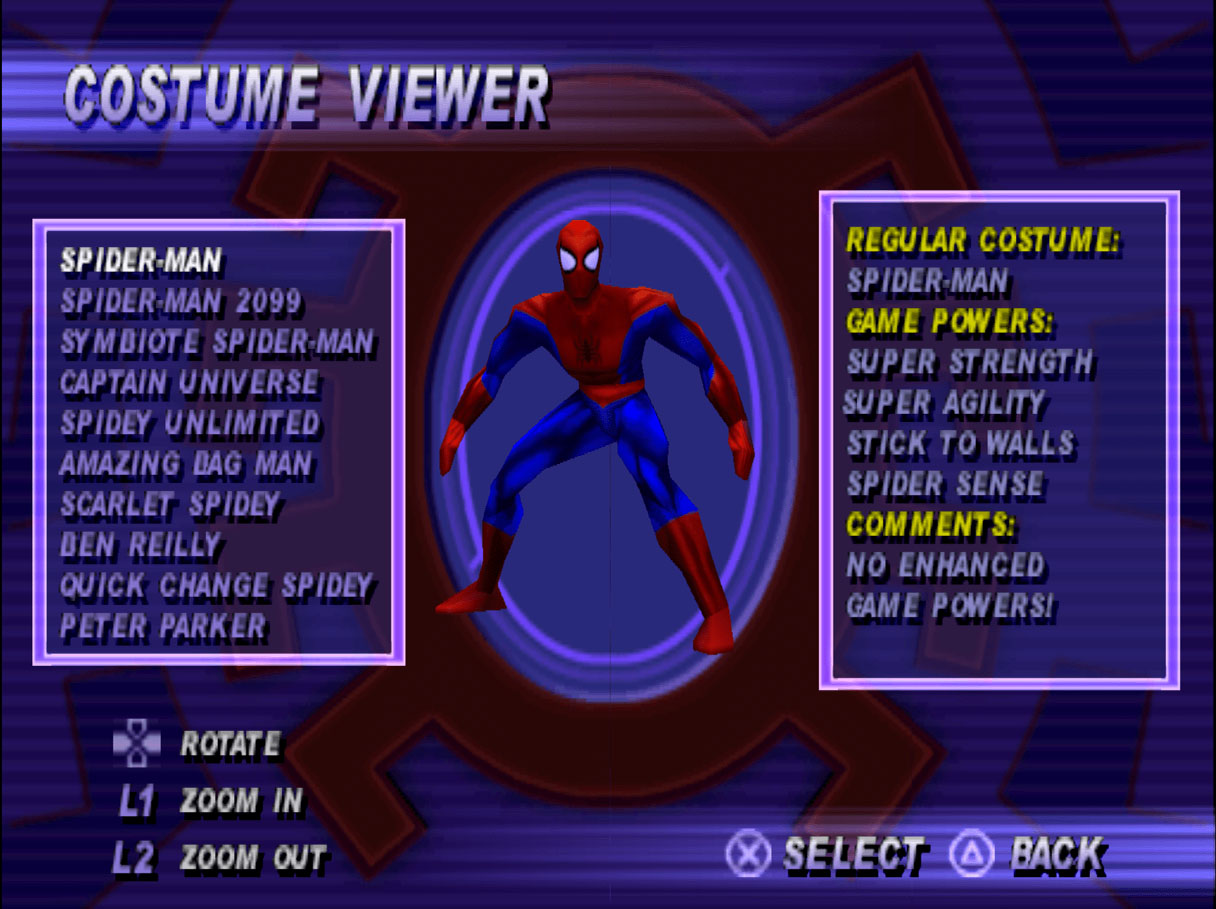The image size is (1216, 909).
Task: Select the Amazing Bag Man costume
Action: 186,464
